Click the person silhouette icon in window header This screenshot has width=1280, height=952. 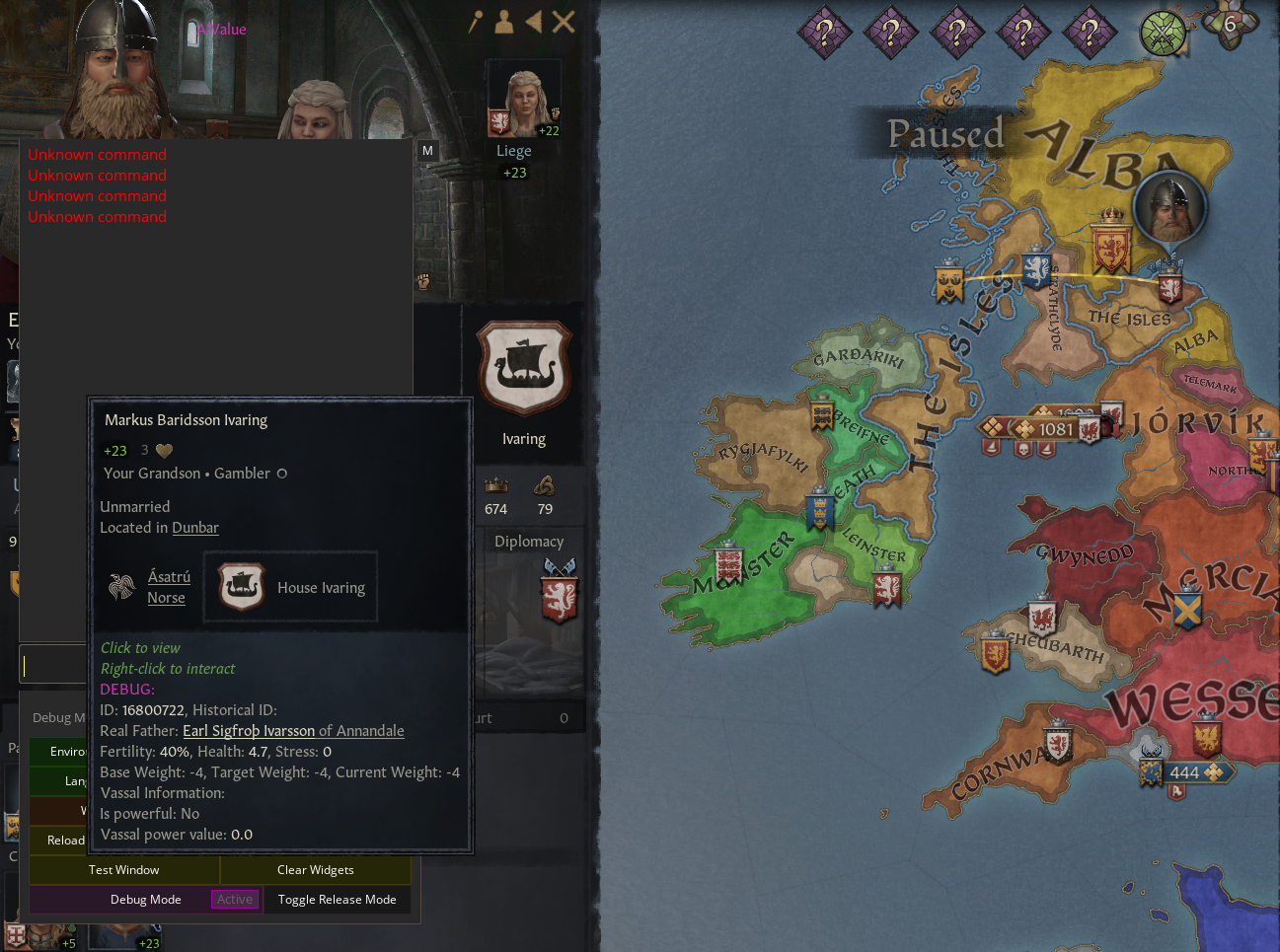(504, 22)
